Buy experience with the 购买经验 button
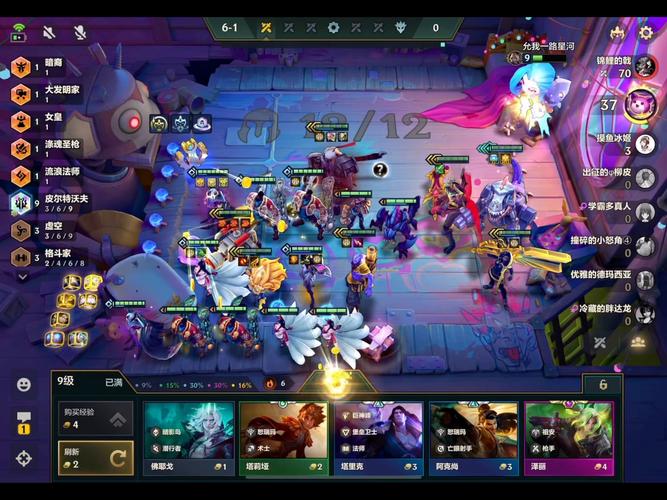This screenshot has width=667, height=500. [90, 420]
